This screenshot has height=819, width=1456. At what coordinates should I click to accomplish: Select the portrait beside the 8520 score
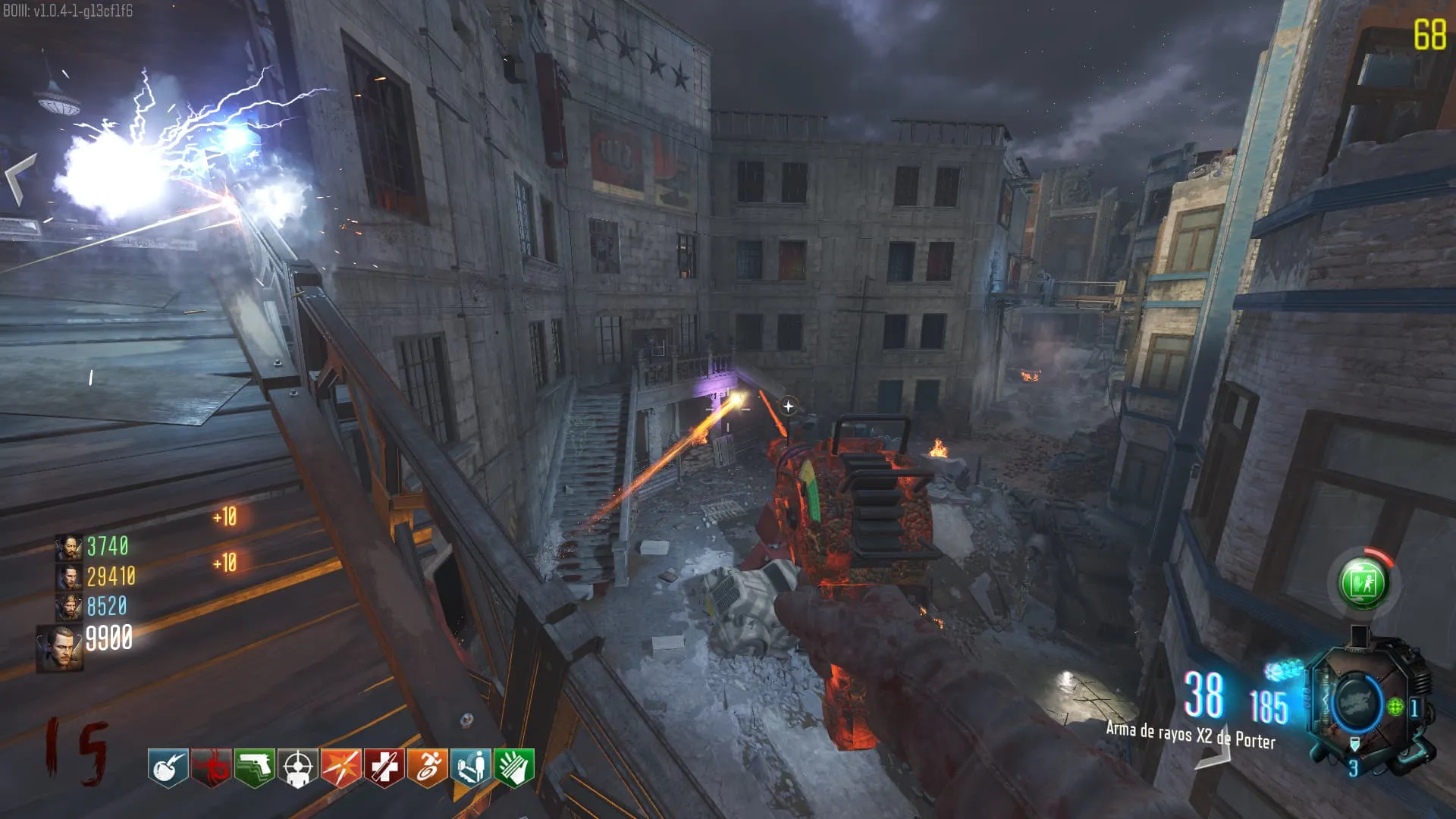click(68, 607)
